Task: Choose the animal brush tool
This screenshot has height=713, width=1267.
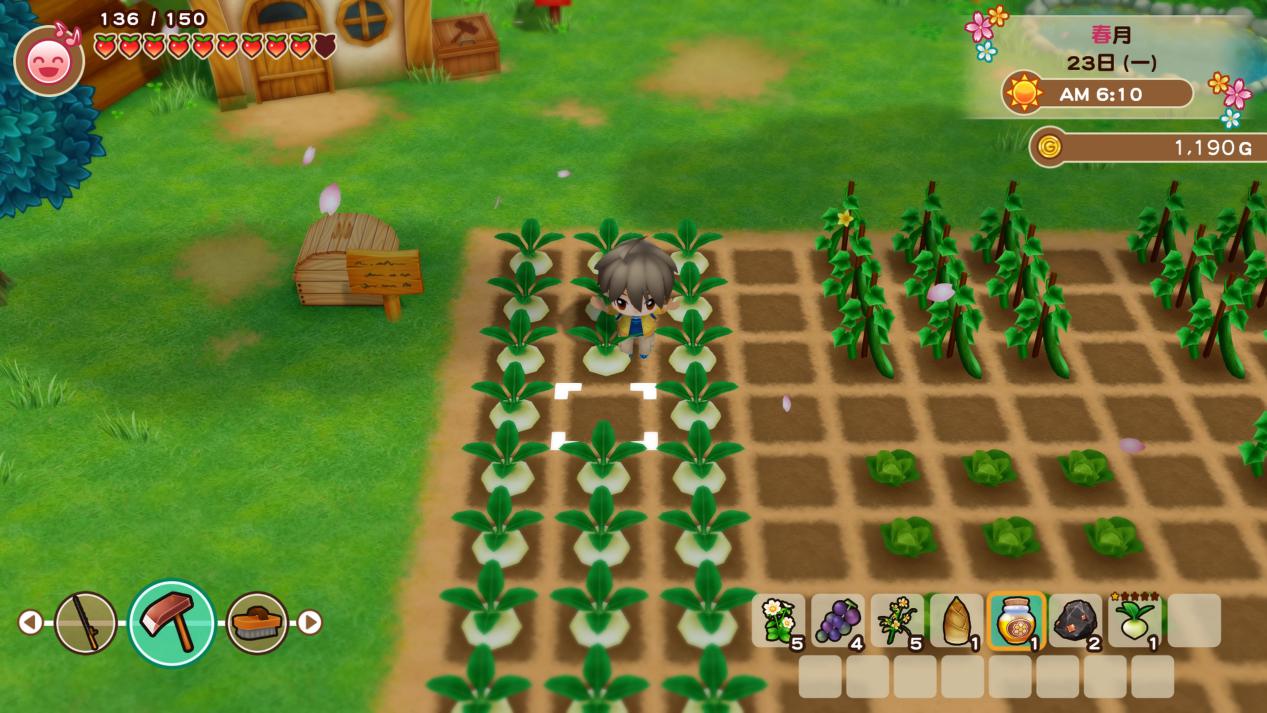Action: tap(257, 623)
